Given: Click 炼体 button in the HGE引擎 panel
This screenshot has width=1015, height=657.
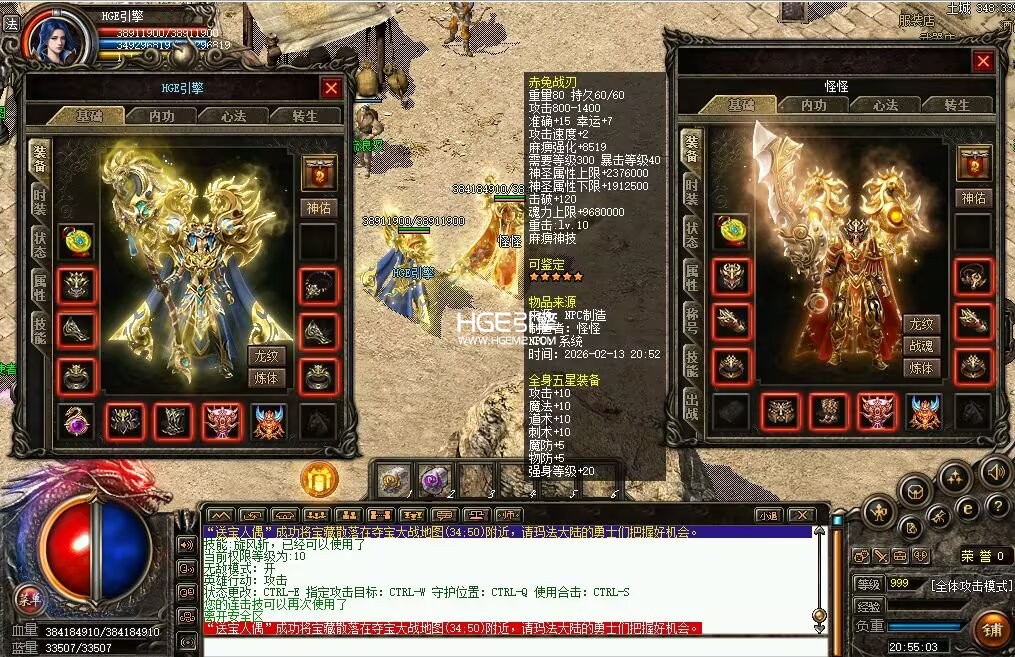Looking at the screenshot, I should coord(267,378).
